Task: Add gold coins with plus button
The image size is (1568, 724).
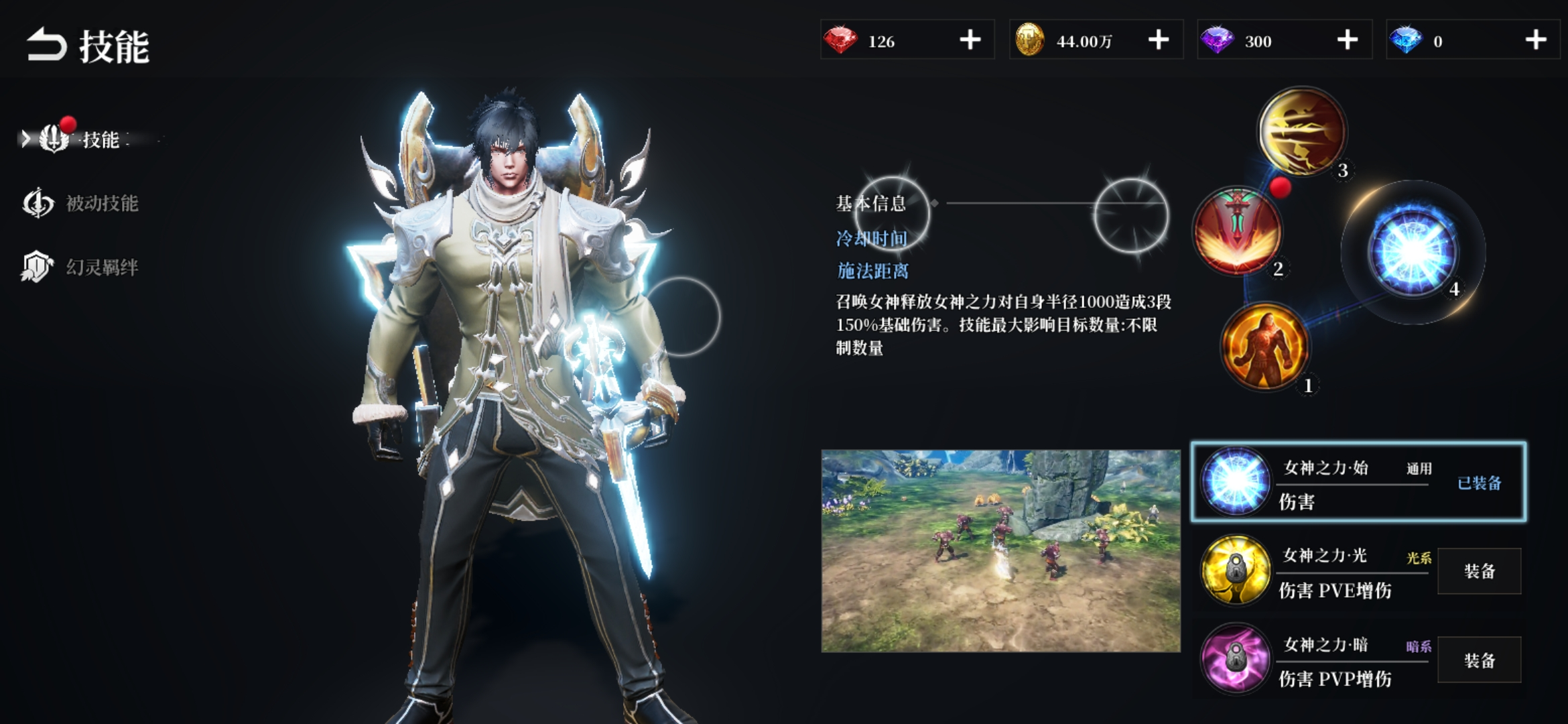Action: pos(1158,40)
